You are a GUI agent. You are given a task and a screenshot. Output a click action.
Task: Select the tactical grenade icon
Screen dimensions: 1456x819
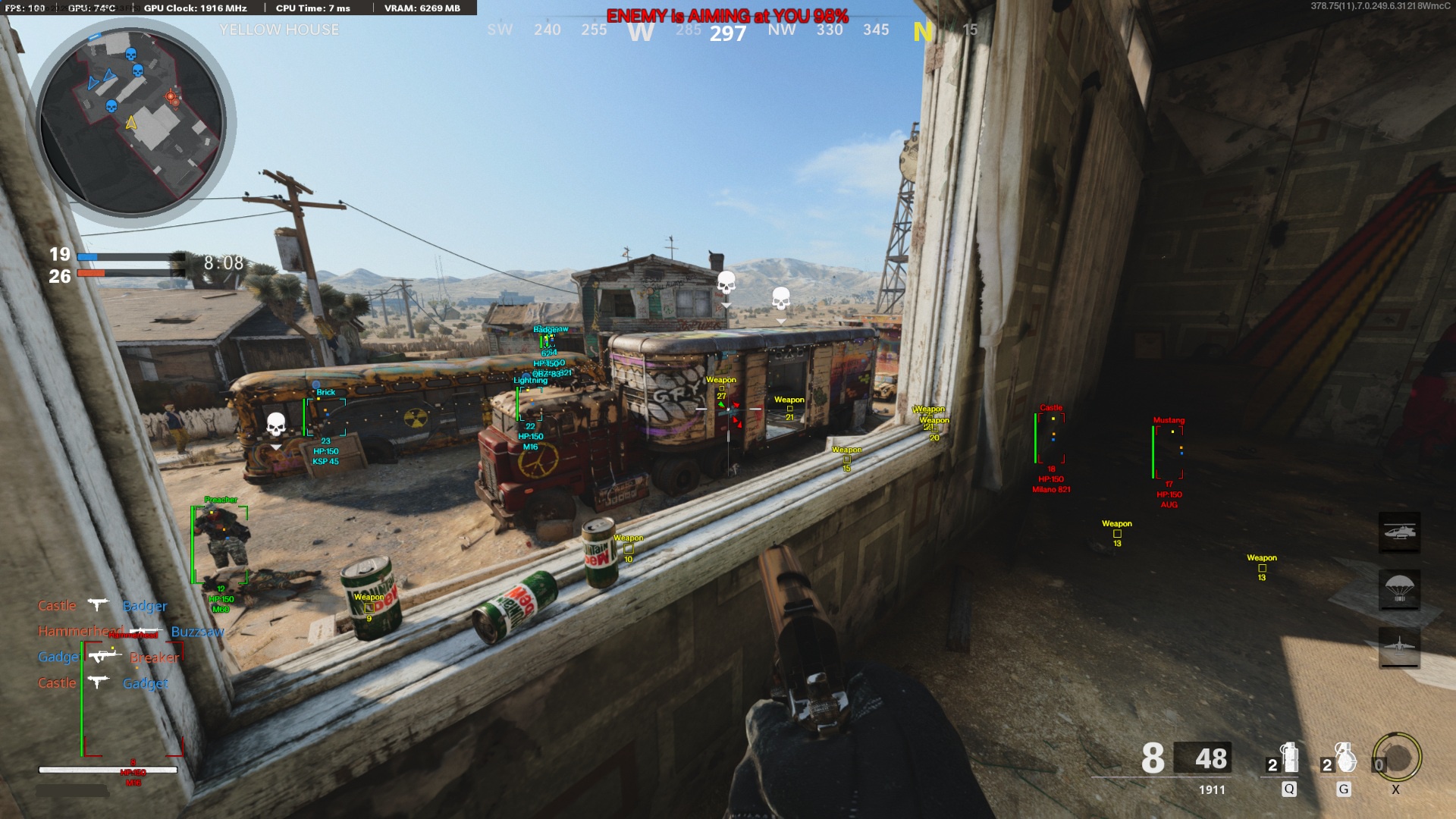(x=1289, y=758)
